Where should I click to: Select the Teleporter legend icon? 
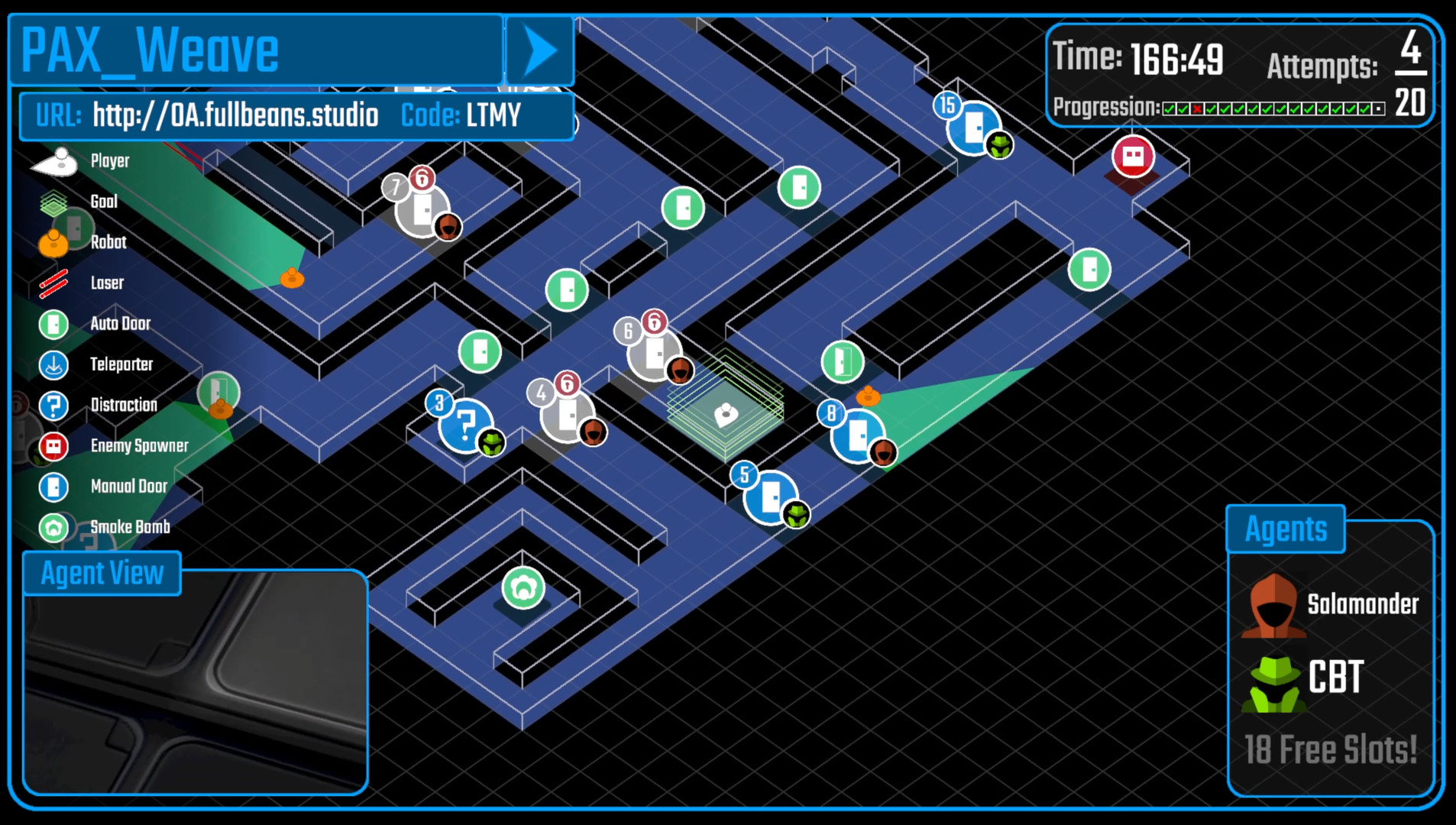pyautogui.click(x=53, y=365)
